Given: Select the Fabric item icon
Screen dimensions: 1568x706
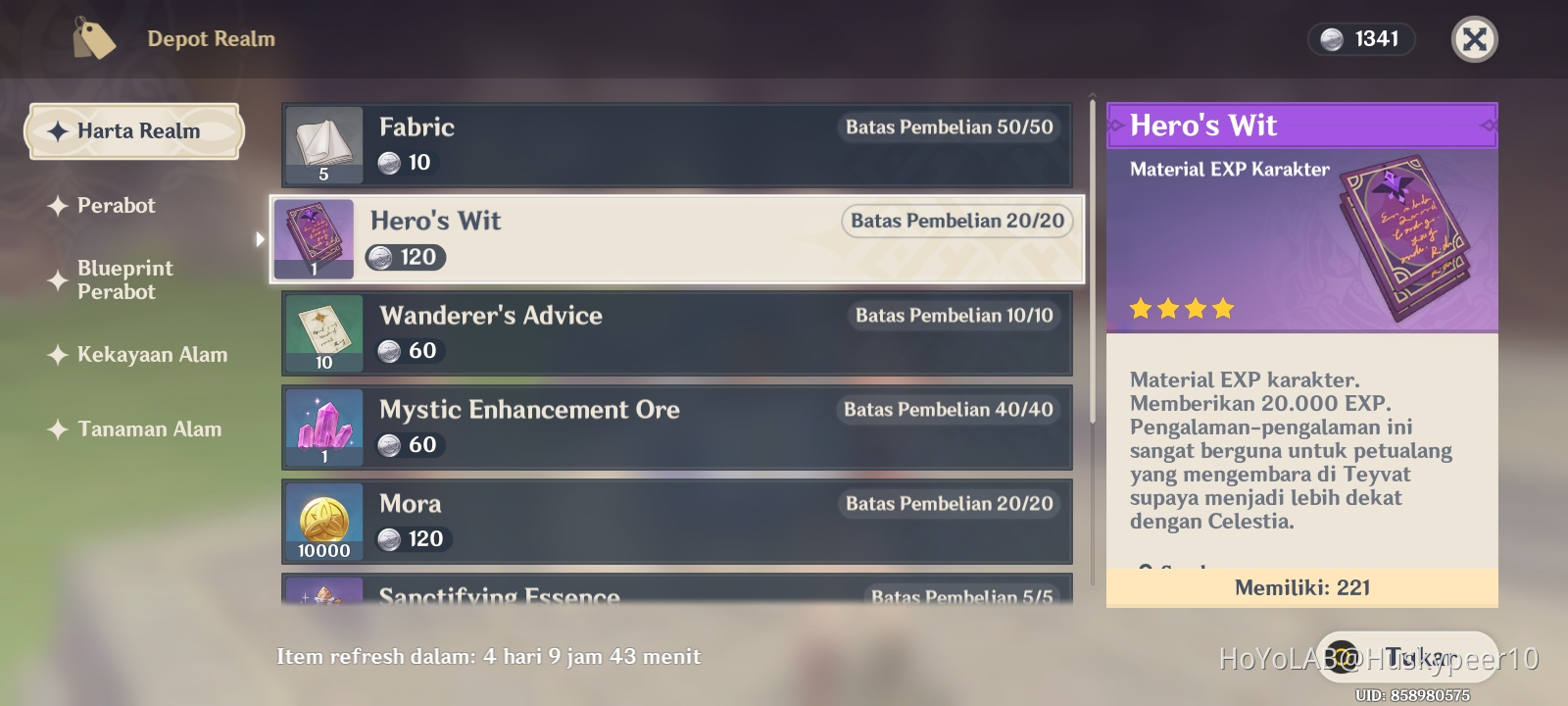Looking at the screenshot, I should (x=322, y=143).
